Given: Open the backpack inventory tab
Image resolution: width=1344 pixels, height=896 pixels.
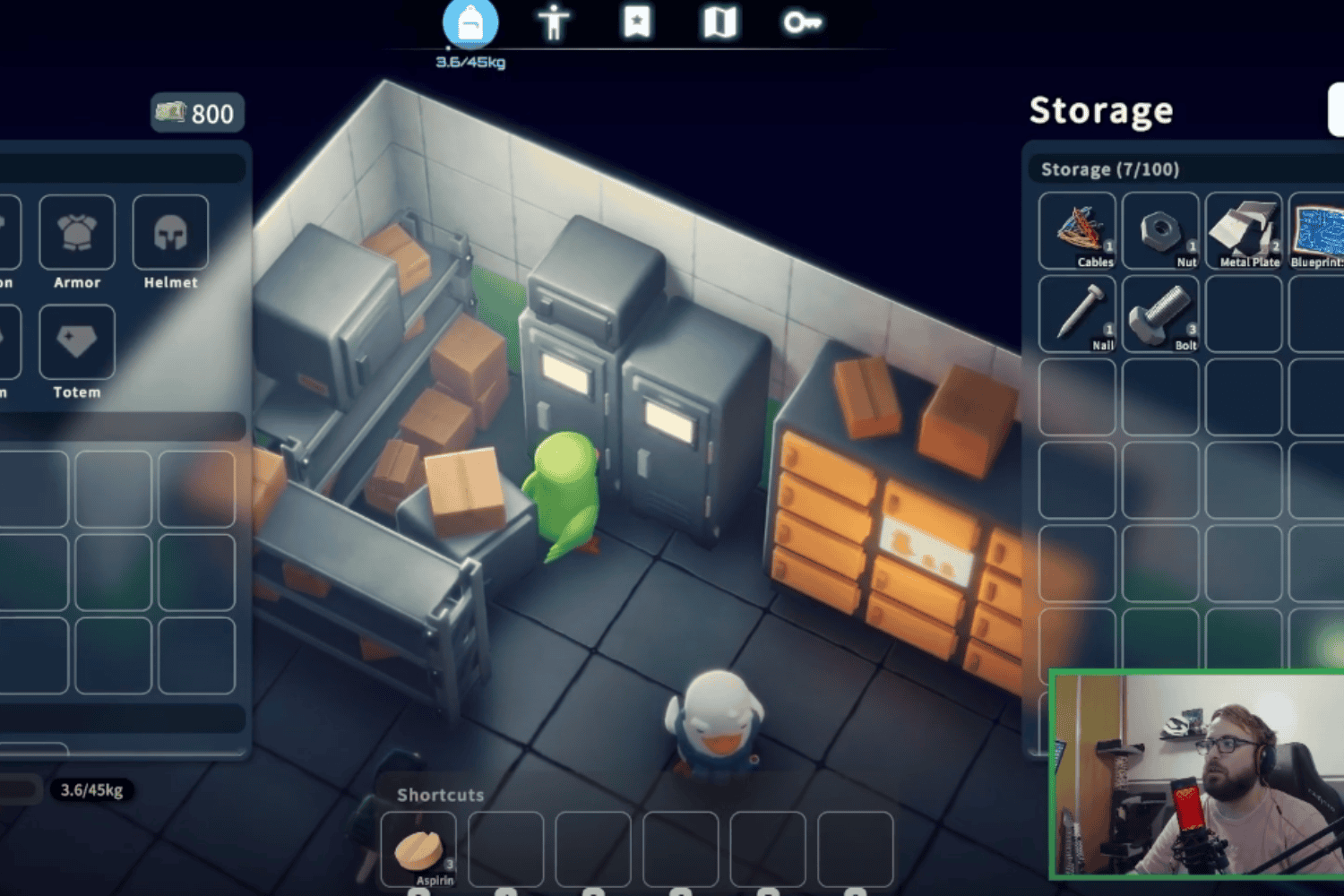Looking at the screenshot, I should [470, 24].
